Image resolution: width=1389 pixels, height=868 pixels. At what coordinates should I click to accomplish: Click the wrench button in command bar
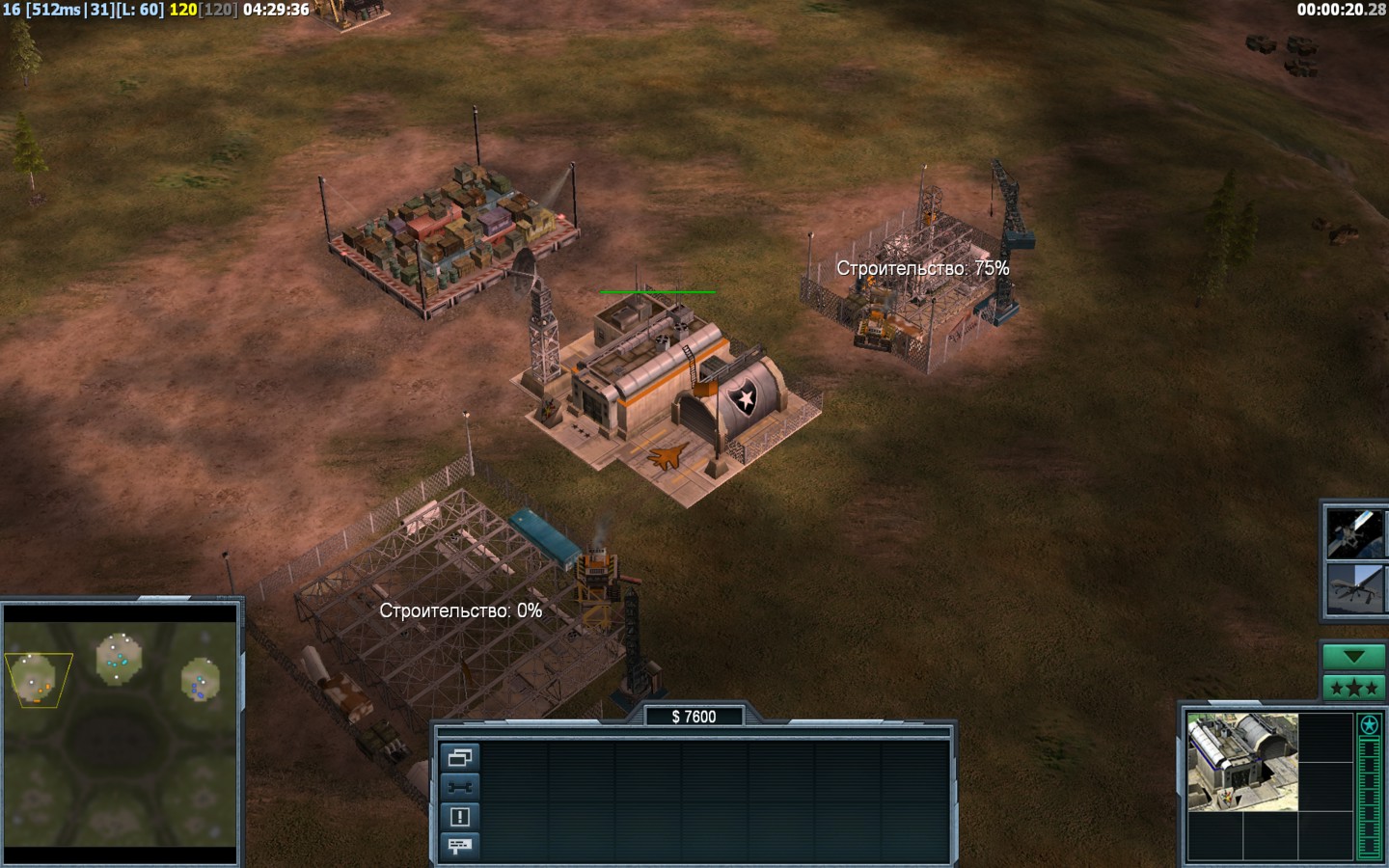point(460,787)
